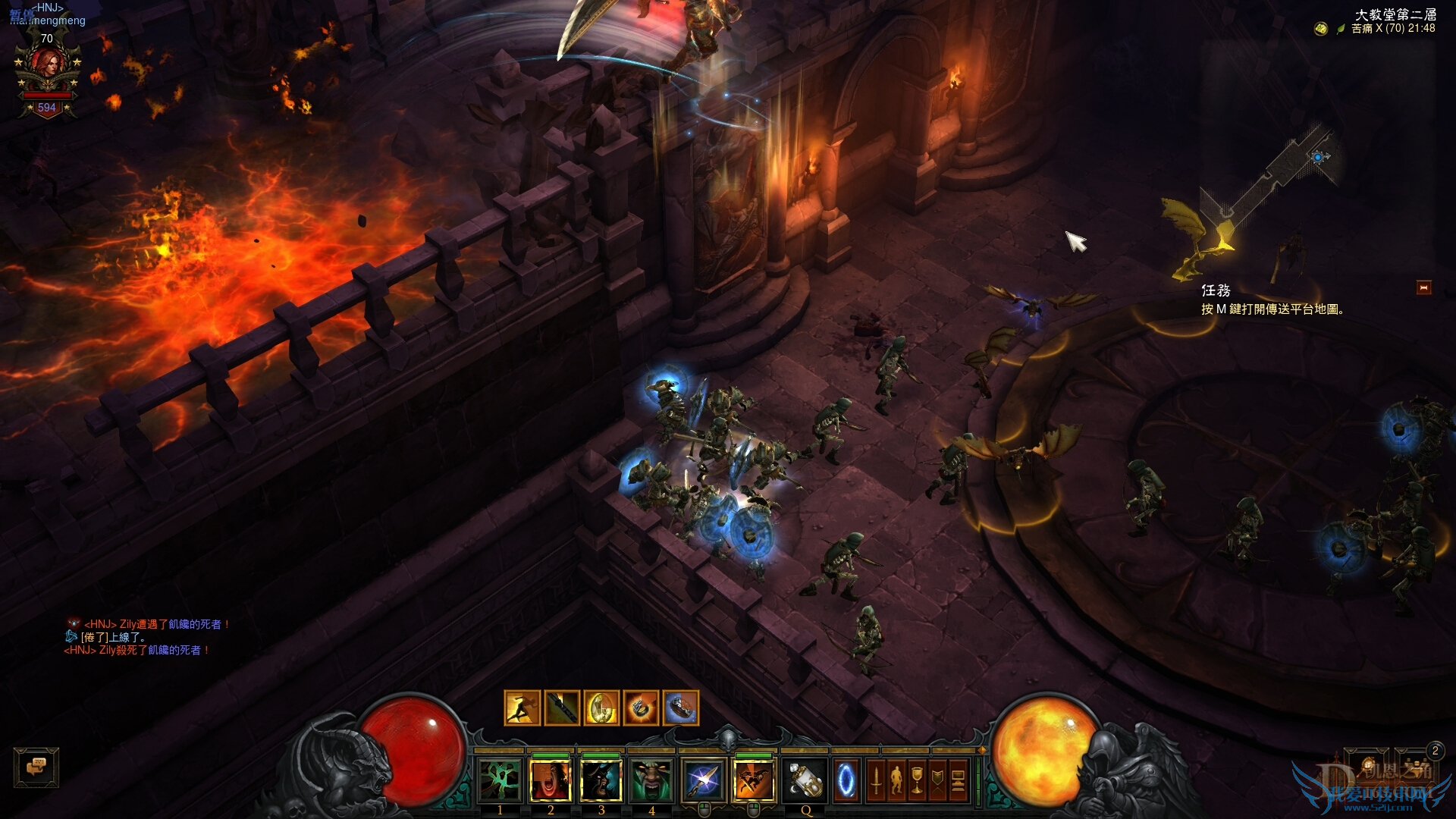Open the character inventory figure button
The width and height of the screenshot is (1456, 819).
(x=896, y=781)
